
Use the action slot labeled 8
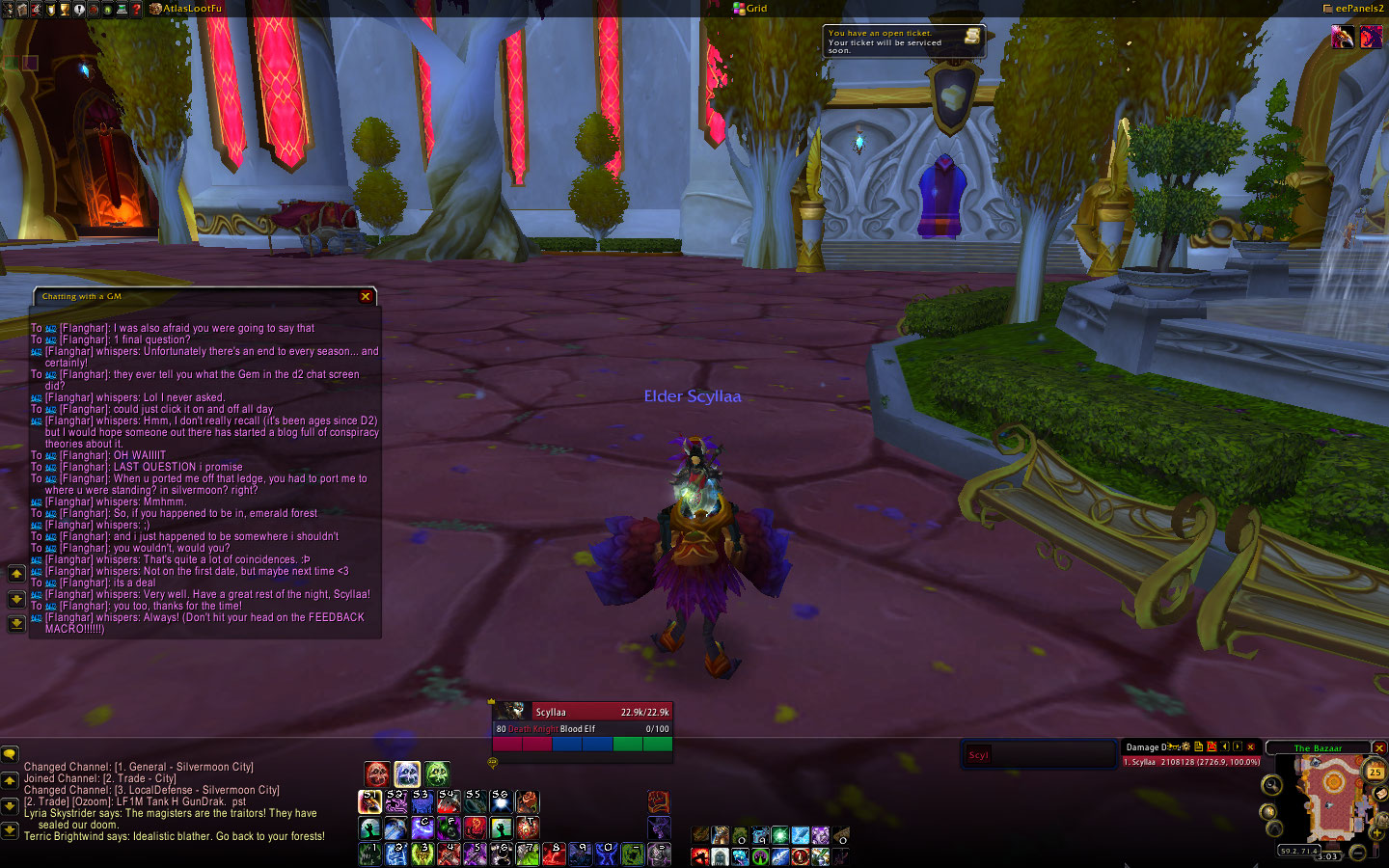coord(554,854)
